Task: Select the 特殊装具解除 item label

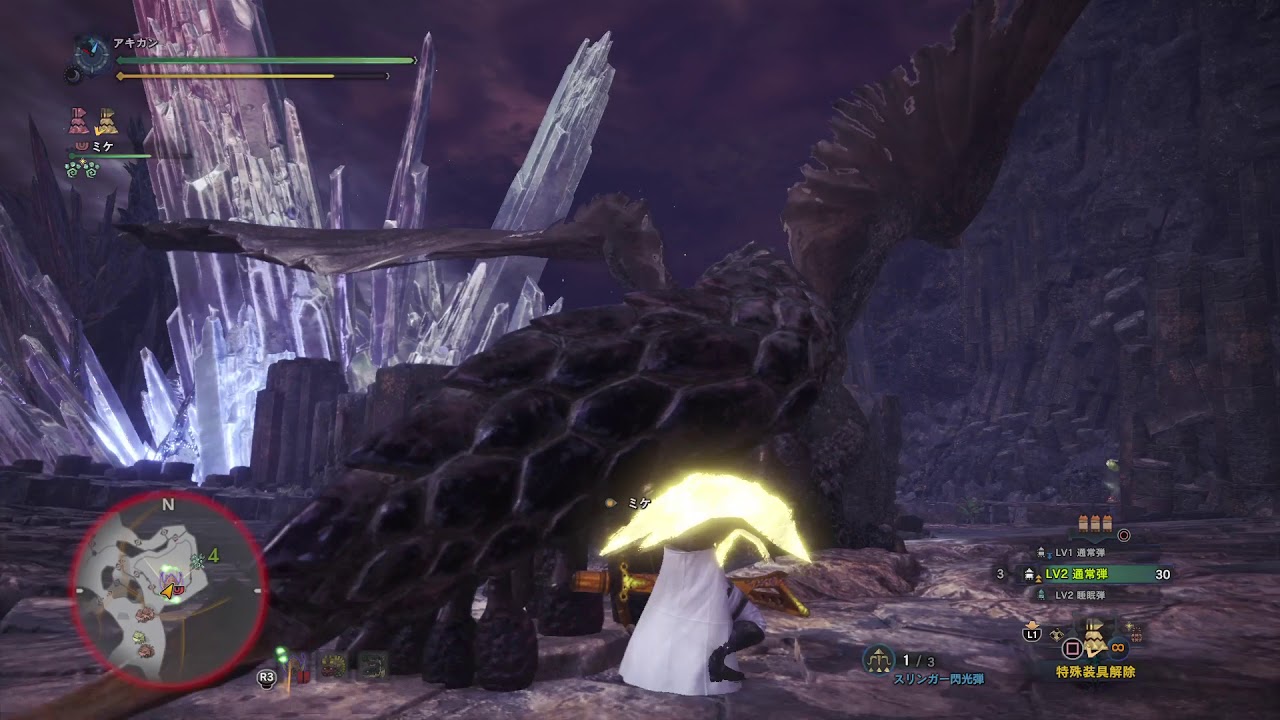Action: (1095, 672)
